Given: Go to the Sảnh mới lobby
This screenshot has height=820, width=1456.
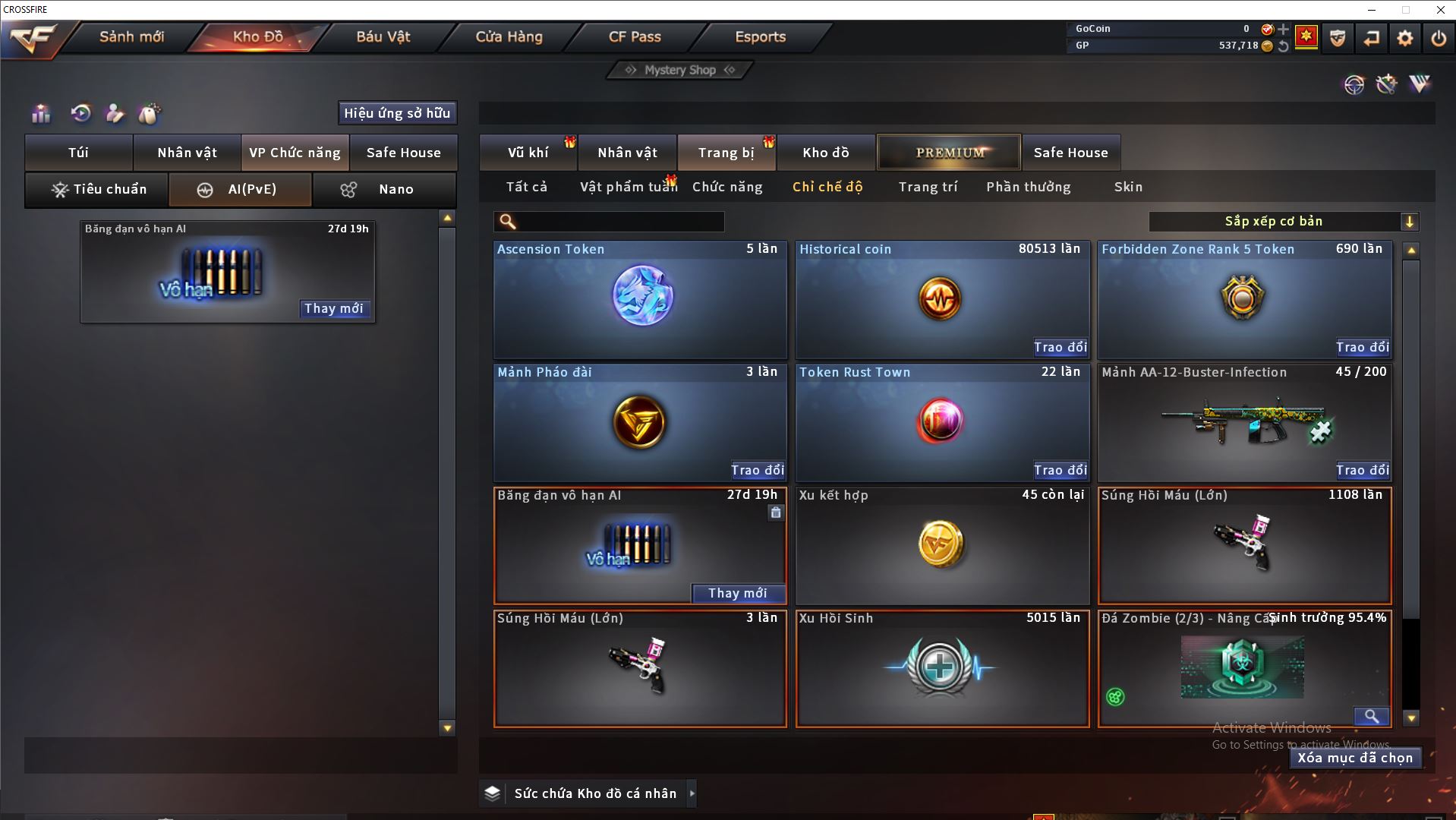Looking at the screenshot, I should 131,37.
